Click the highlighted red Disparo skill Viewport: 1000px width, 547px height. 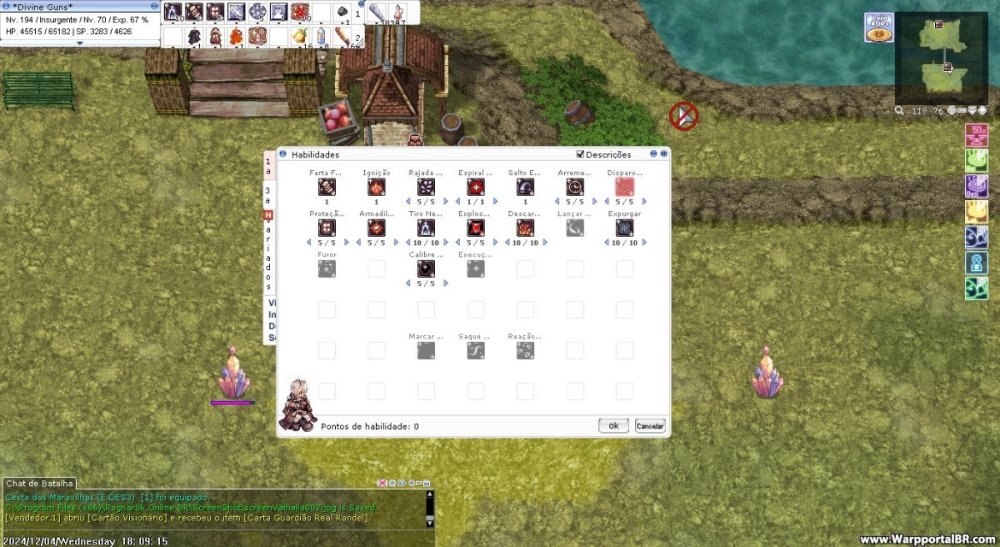coord(624,186)
